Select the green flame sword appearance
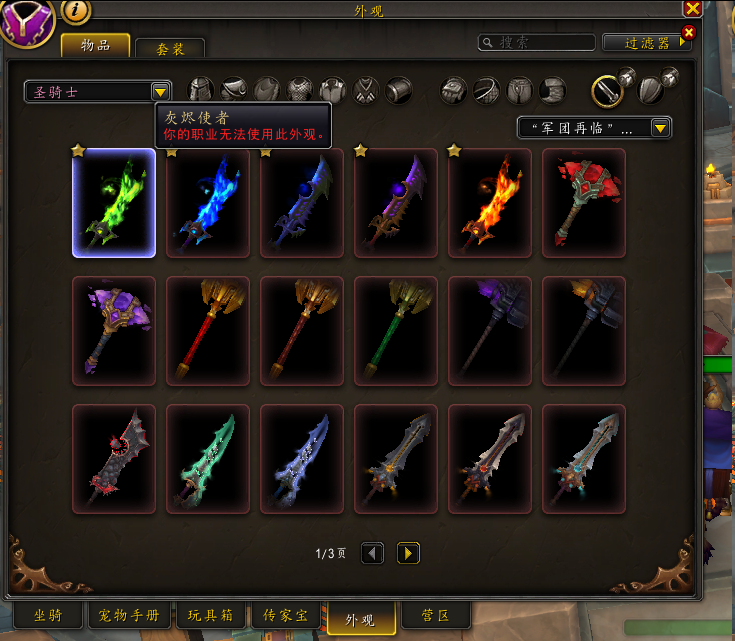This screenshot has width=735, height=641. click(114, 203)
